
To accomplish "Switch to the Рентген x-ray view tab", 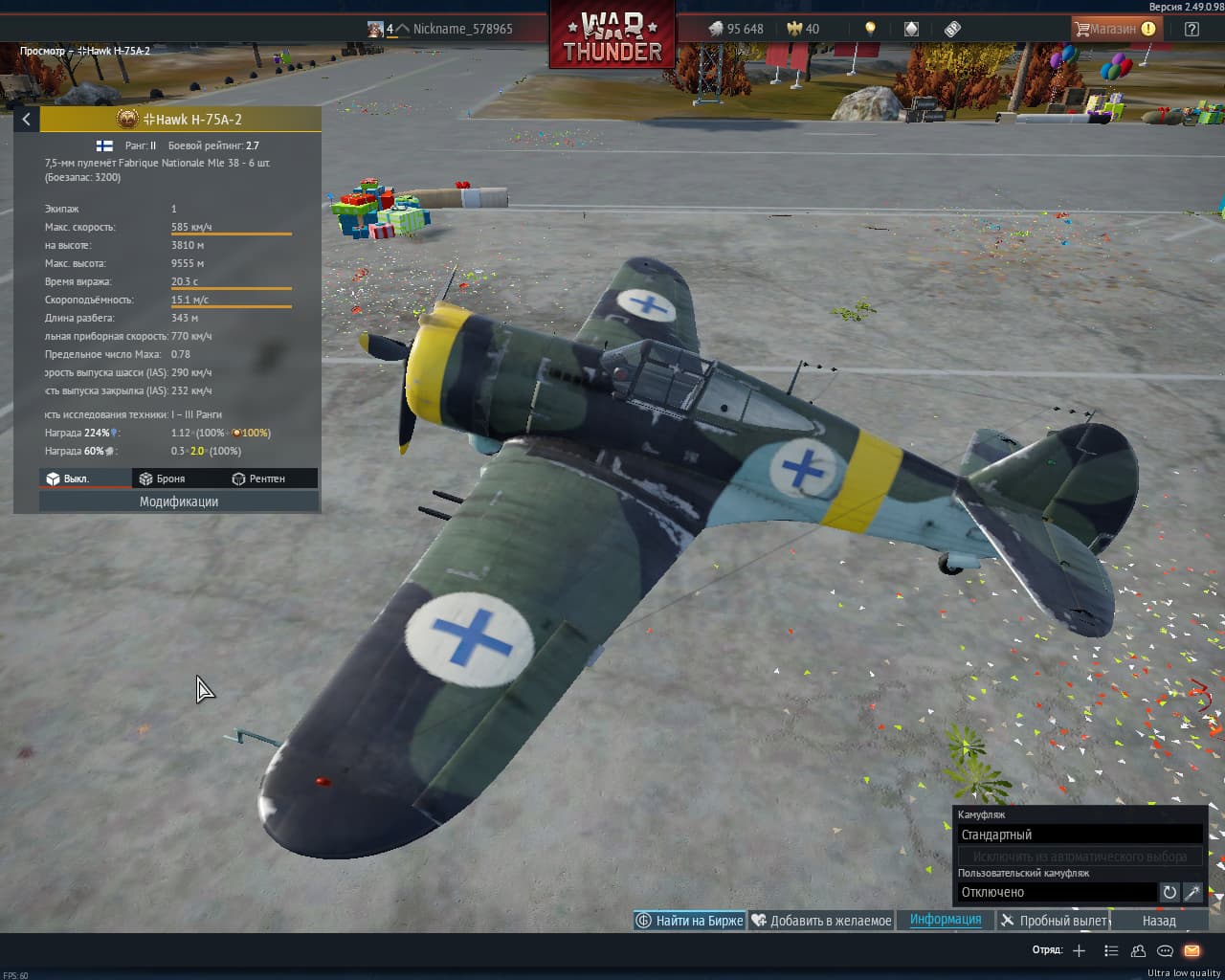I will point(258,479).
